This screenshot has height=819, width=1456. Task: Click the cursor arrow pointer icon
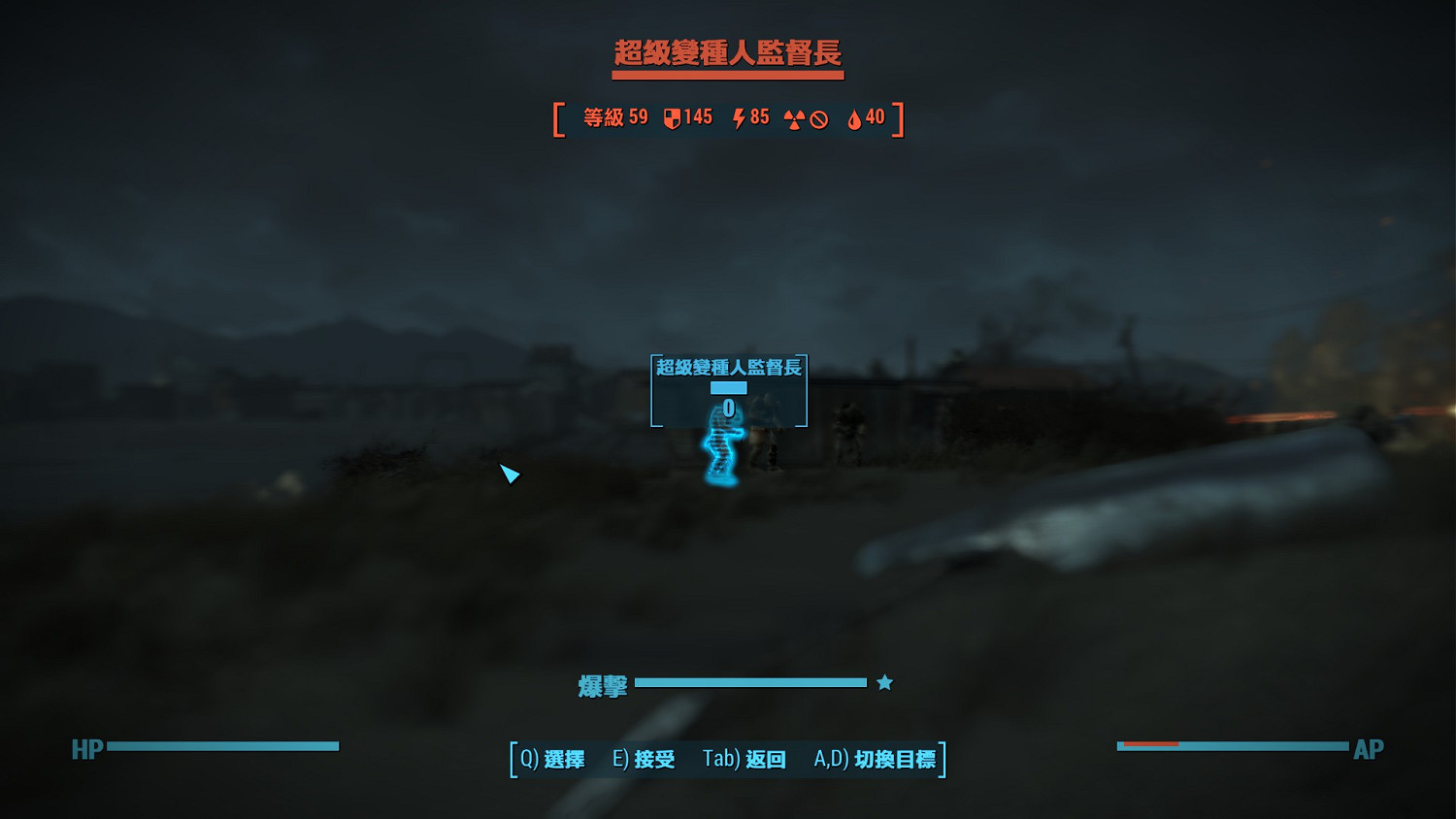509,475
